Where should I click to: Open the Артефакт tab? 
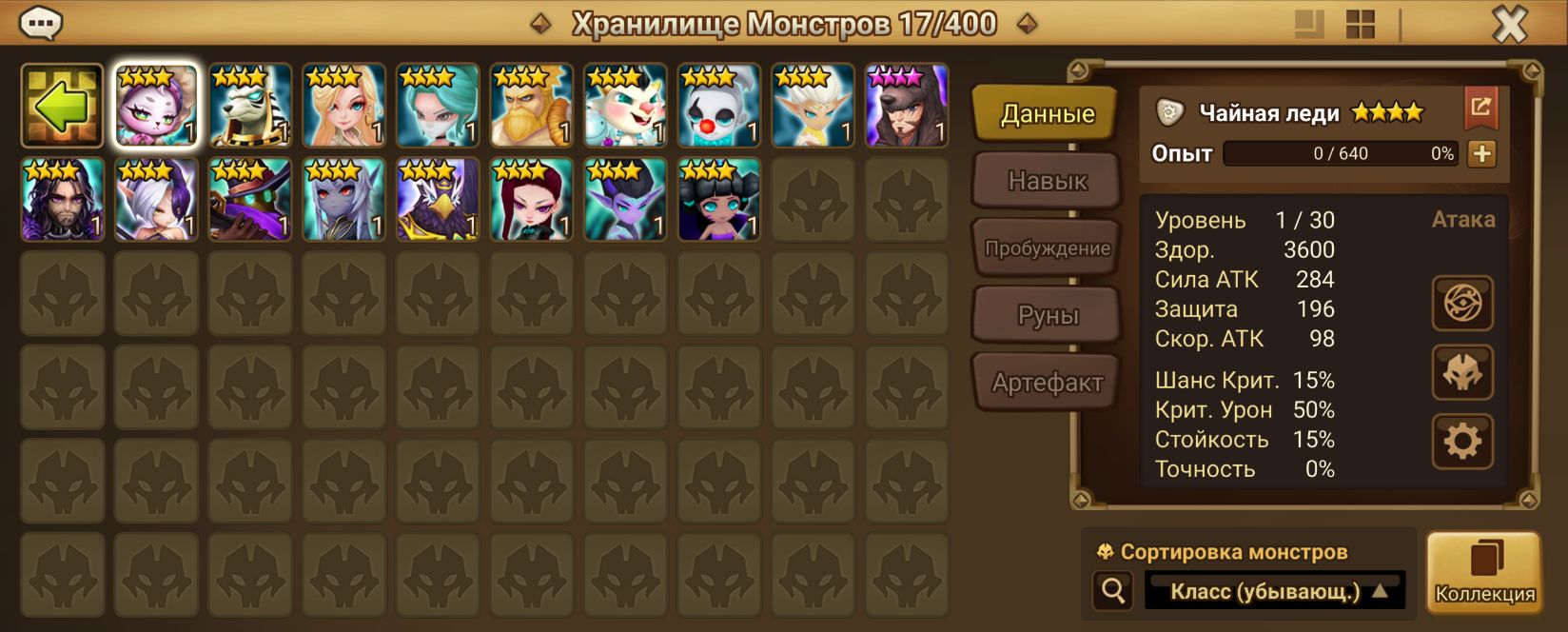(1047, 383)
